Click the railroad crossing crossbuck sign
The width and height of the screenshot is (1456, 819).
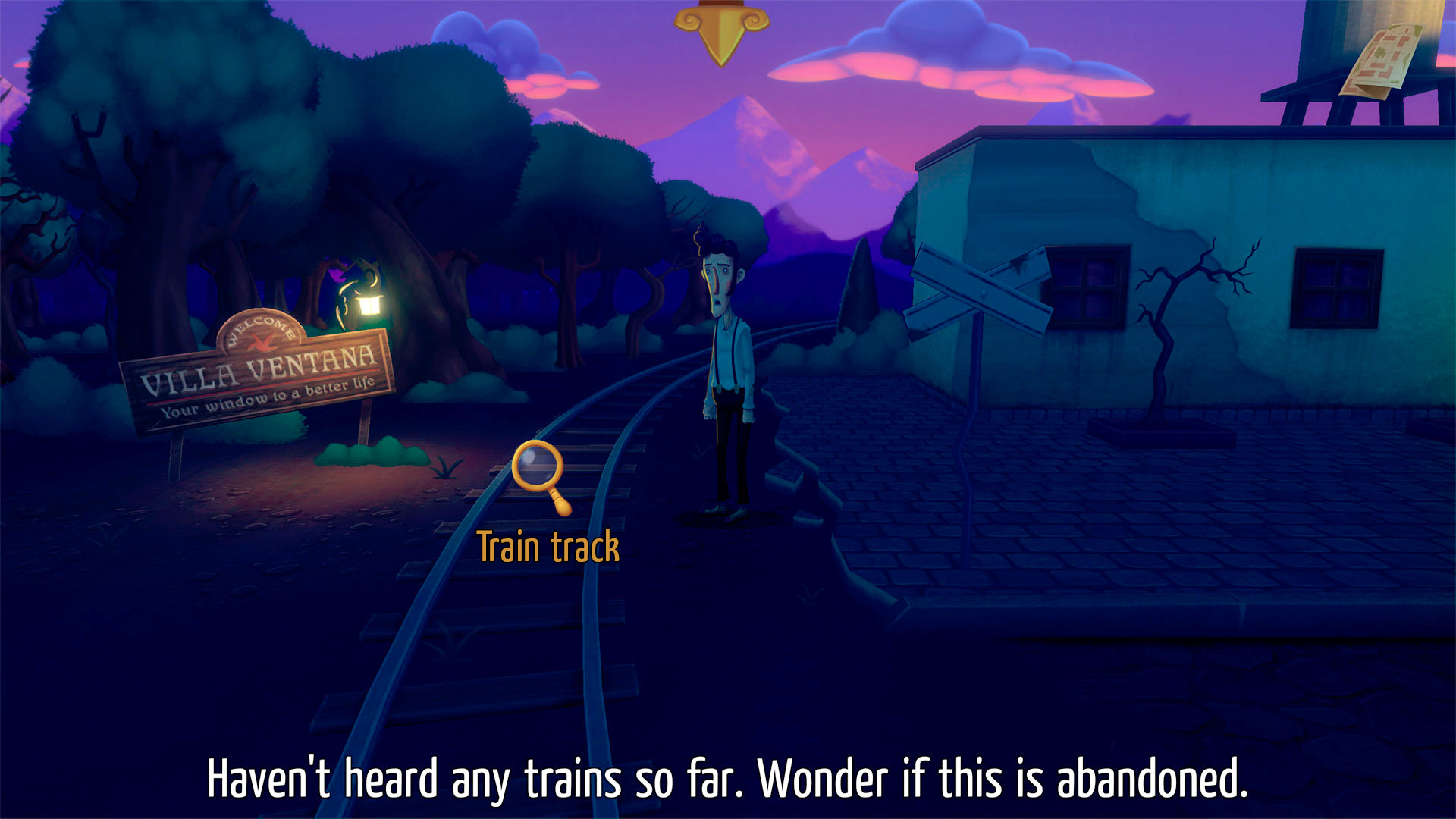(982, 292)
